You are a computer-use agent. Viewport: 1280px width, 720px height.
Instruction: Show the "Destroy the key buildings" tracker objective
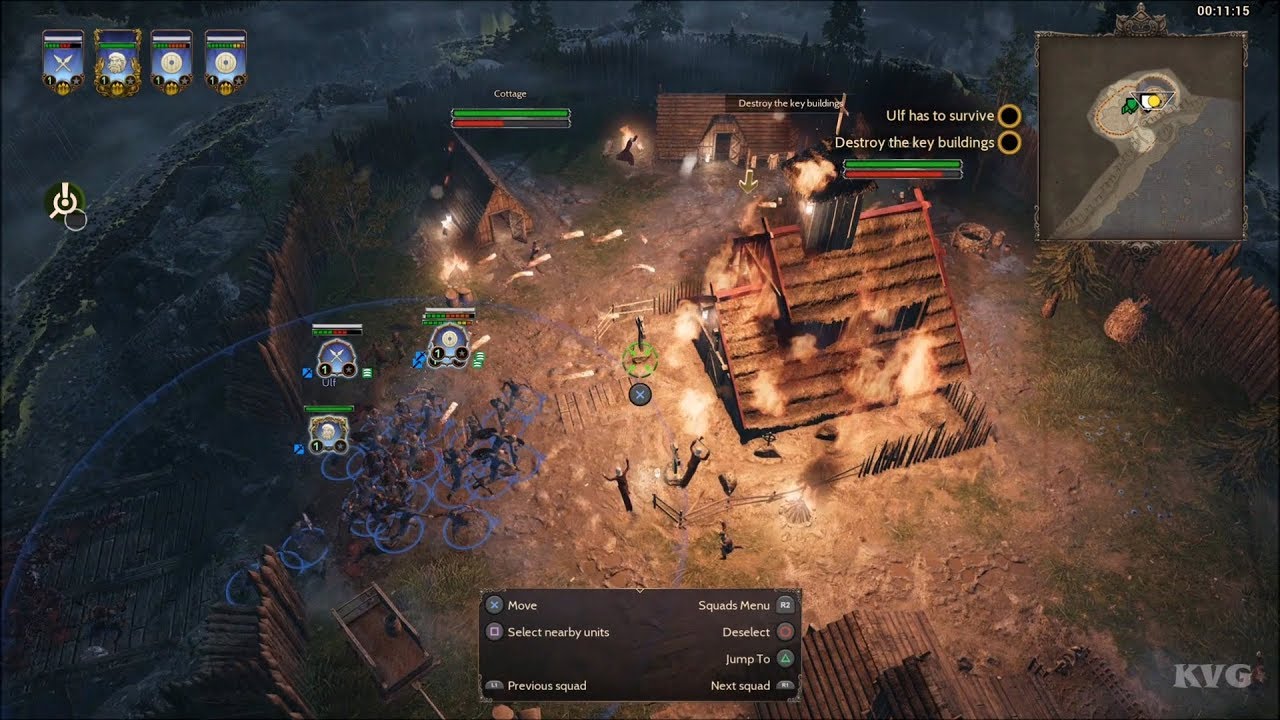tap(915, 142)
